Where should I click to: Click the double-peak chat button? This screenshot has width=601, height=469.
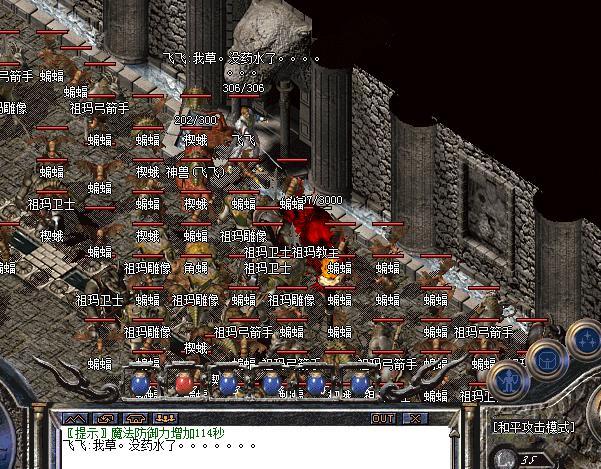coord(78,418)
